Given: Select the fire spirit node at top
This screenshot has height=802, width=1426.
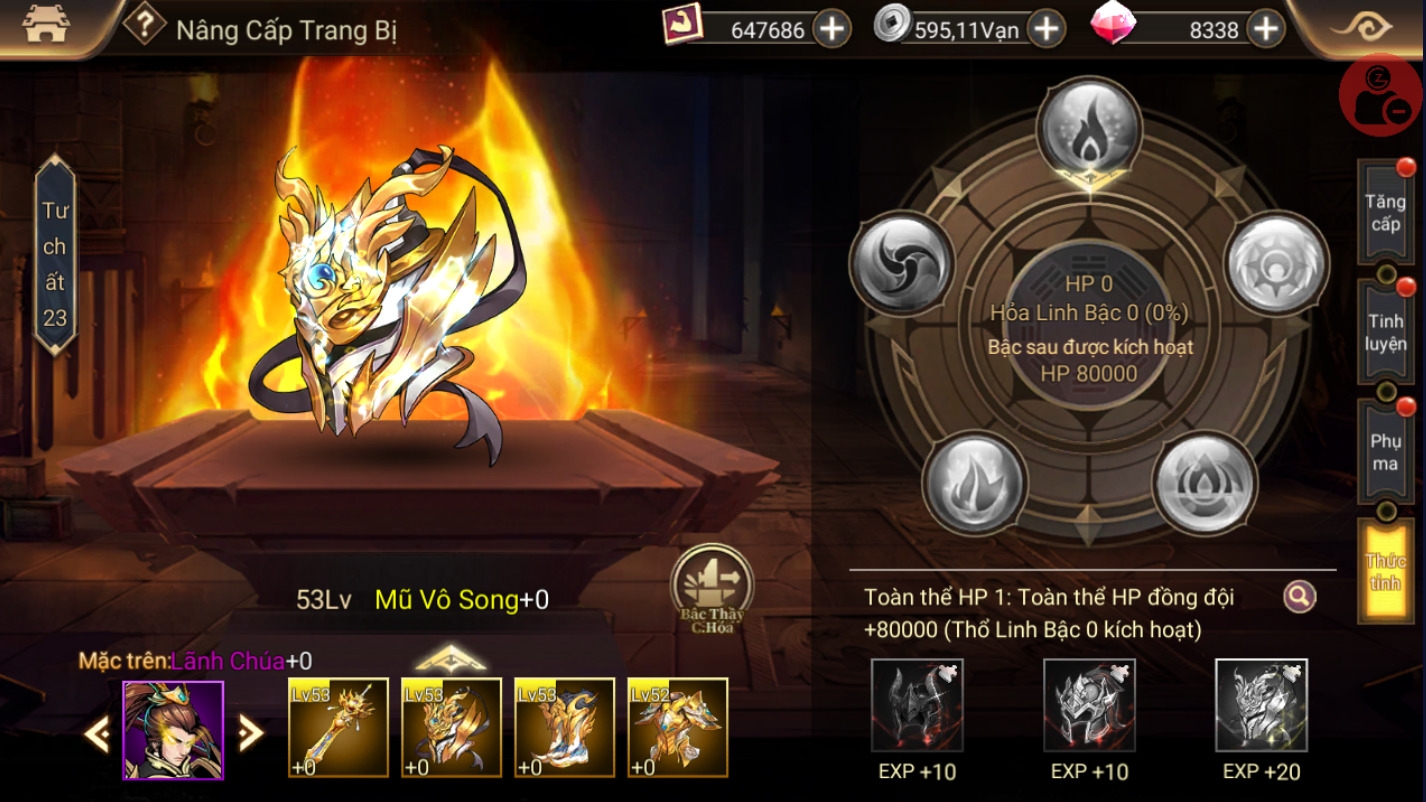Looking at the screenshot, I should pyautogui.click(x=1089, y=130).
